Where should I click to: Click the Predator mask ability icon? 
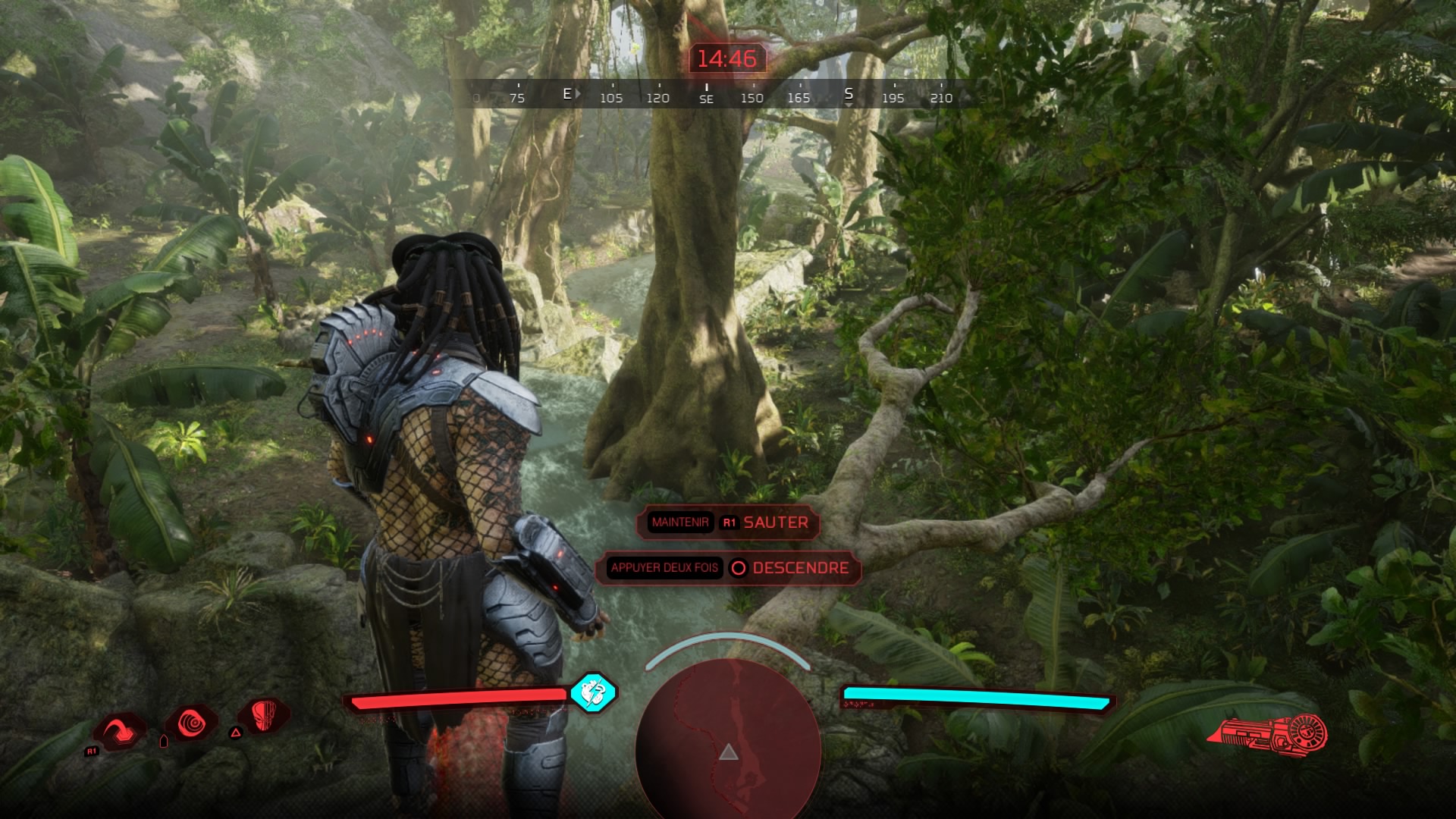pos(263,717)
